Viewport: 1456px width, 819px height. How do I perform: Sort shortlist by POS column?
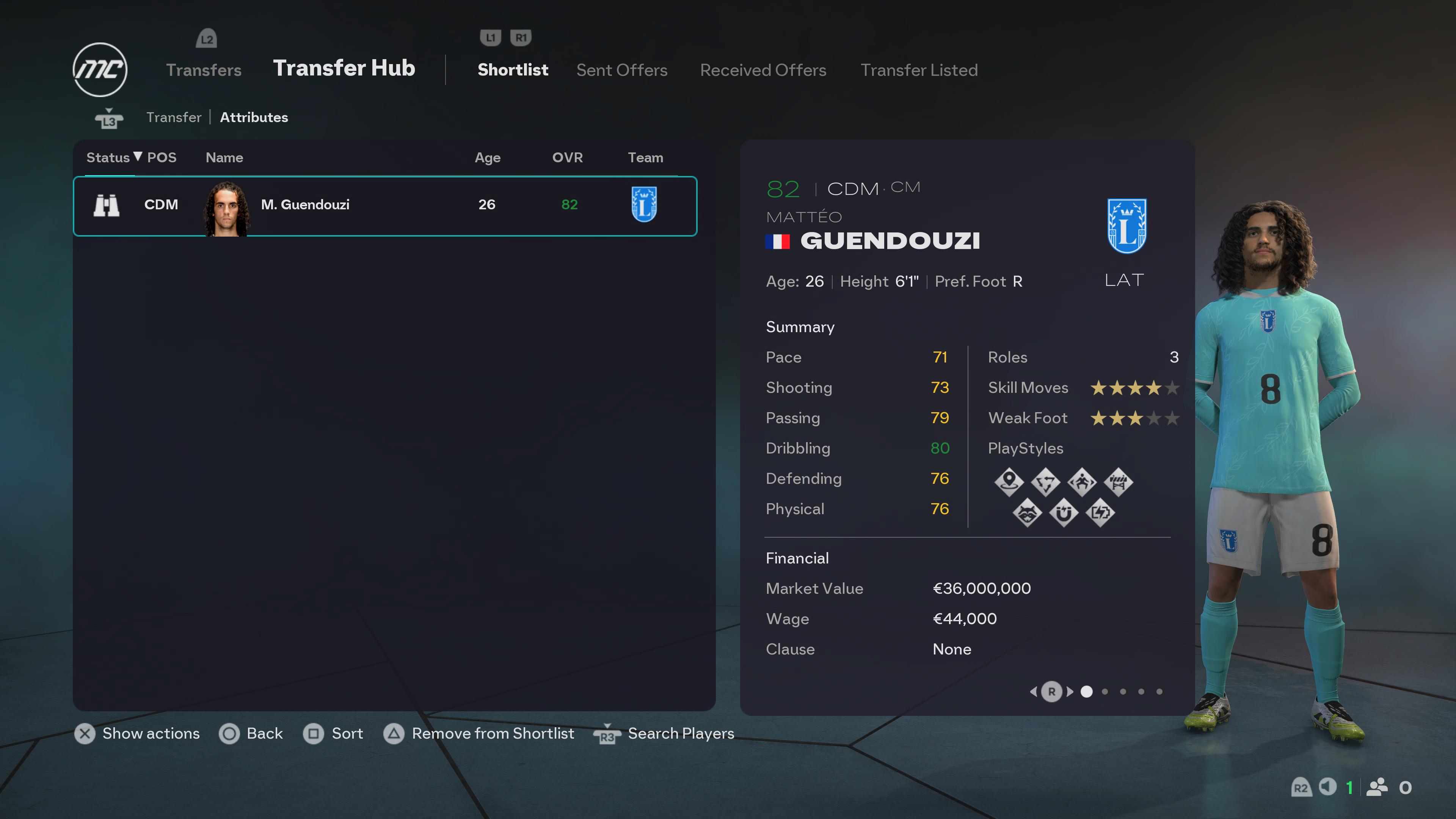162,158
